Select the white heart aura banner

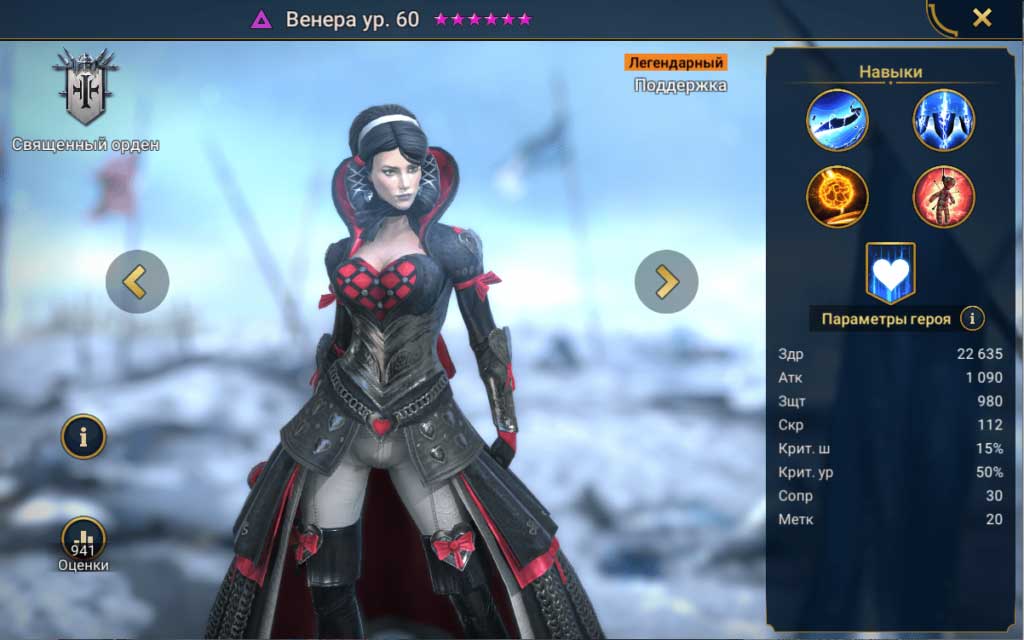tap(890, 272)
